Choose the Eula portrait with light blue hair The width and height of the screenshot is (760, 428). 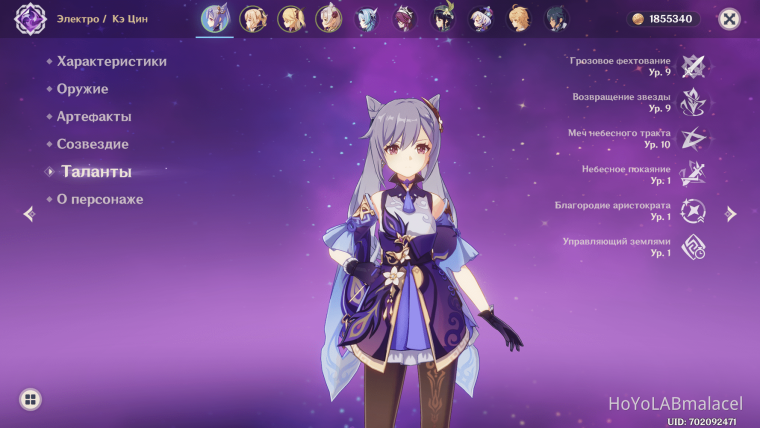click(367, 18)
